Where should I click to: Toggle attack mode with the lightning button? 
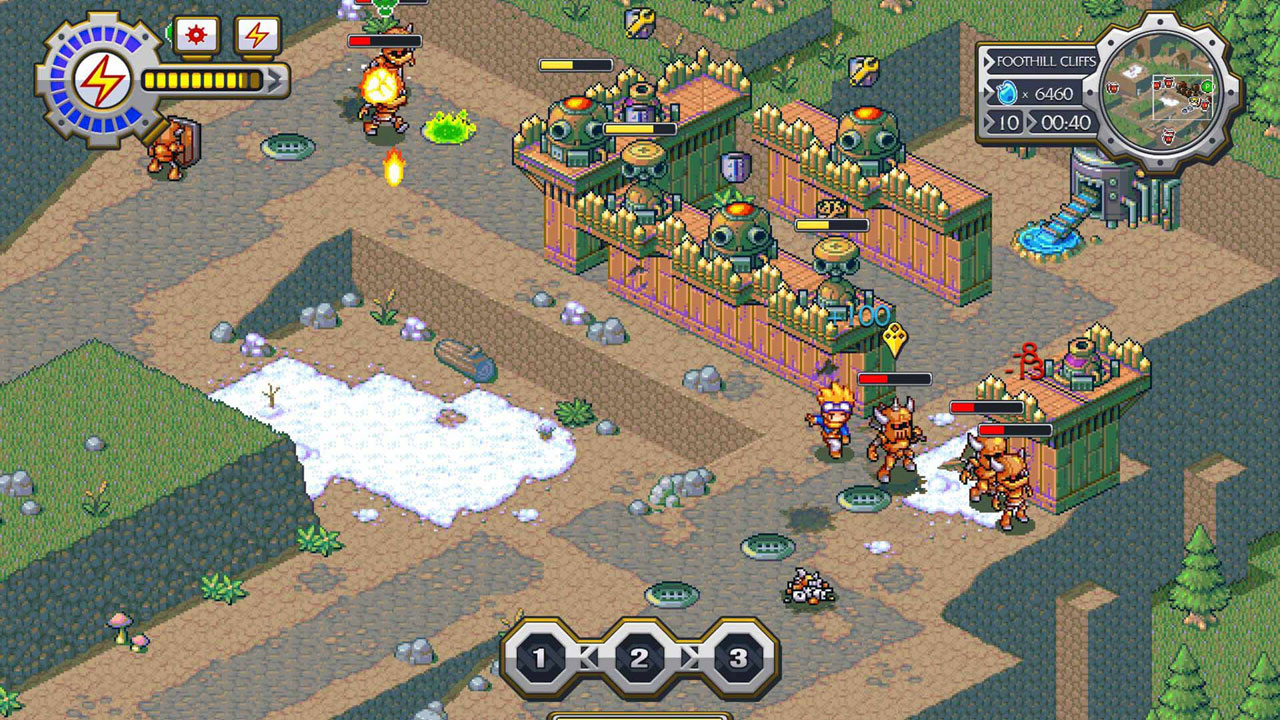point(258,36)
